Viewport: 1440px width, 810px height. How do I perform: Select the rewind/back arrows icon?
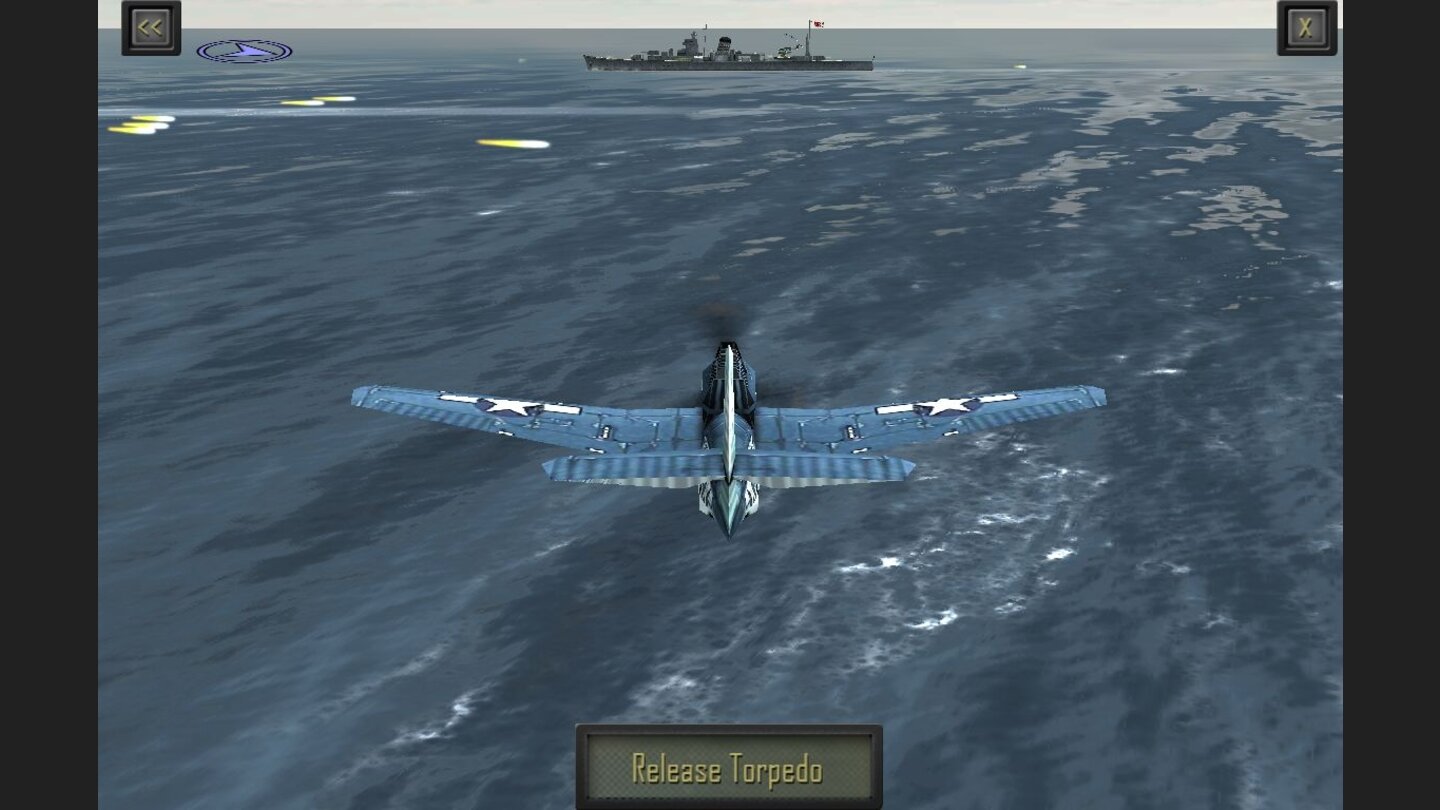coord(150,27)
